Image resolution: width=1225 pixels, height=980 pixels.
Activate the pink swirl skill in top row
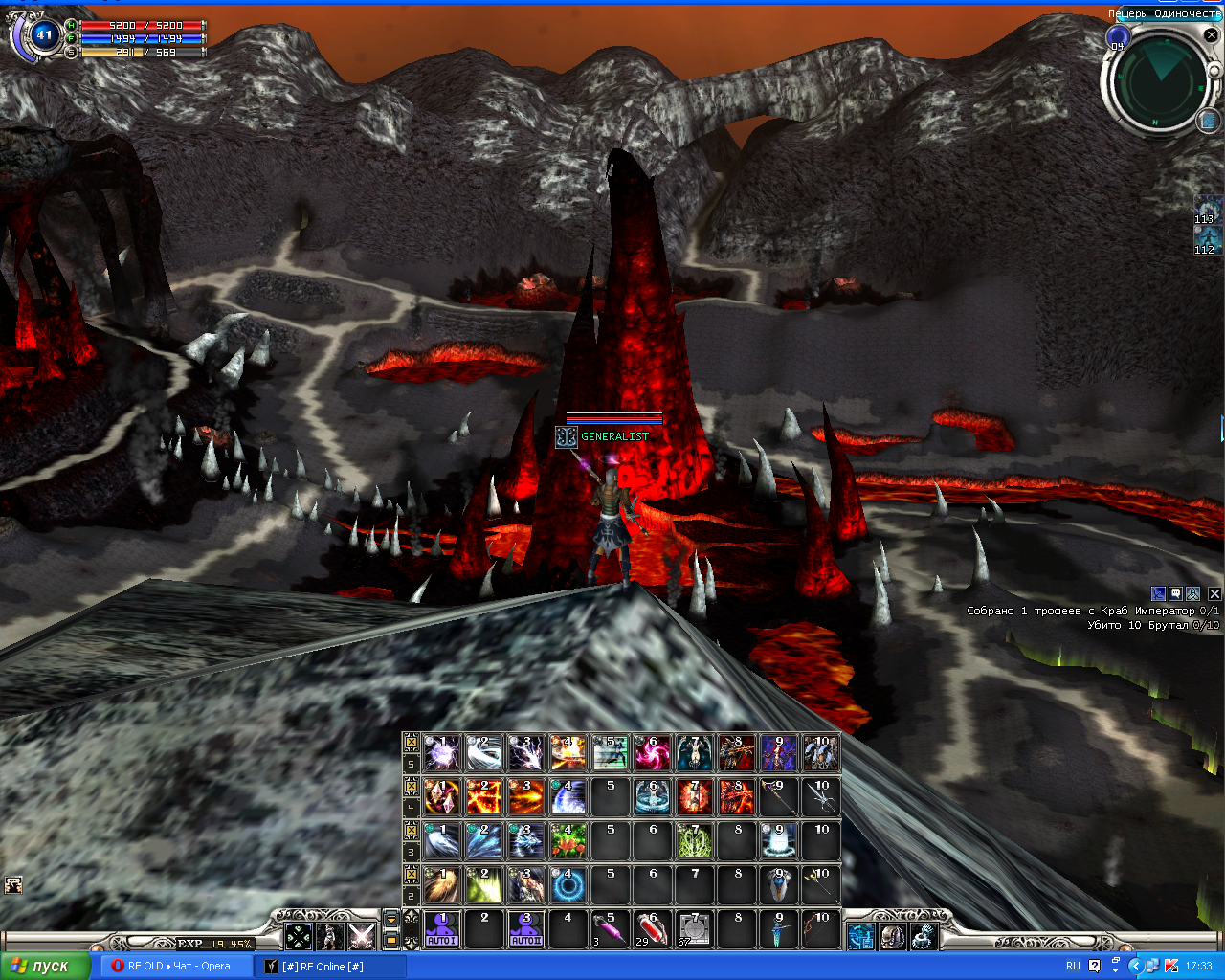coord(652,753)
